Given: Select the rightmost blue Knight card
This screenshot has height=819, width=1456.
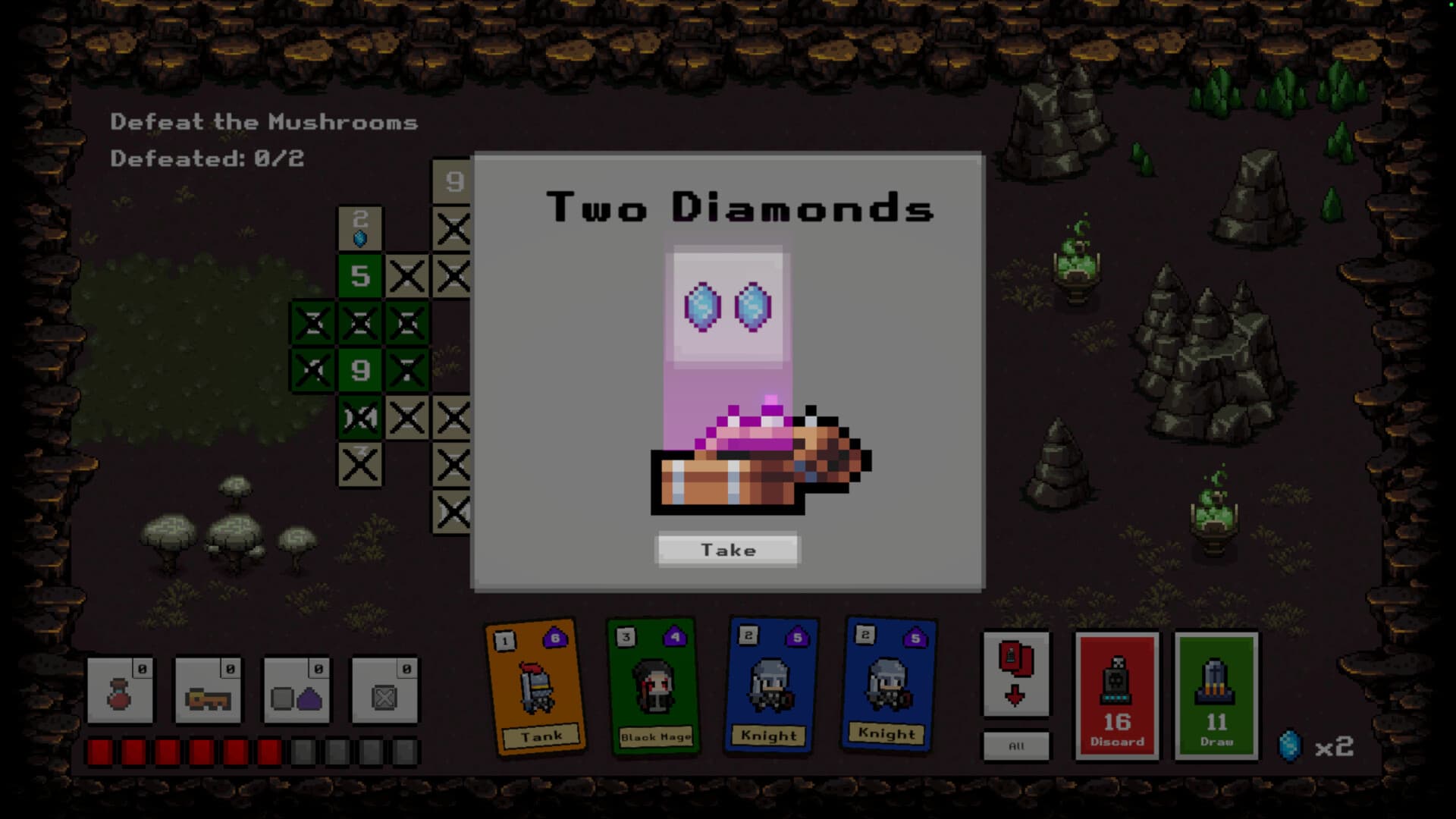Looking at the screenshot, I should (x=887, y=686).
